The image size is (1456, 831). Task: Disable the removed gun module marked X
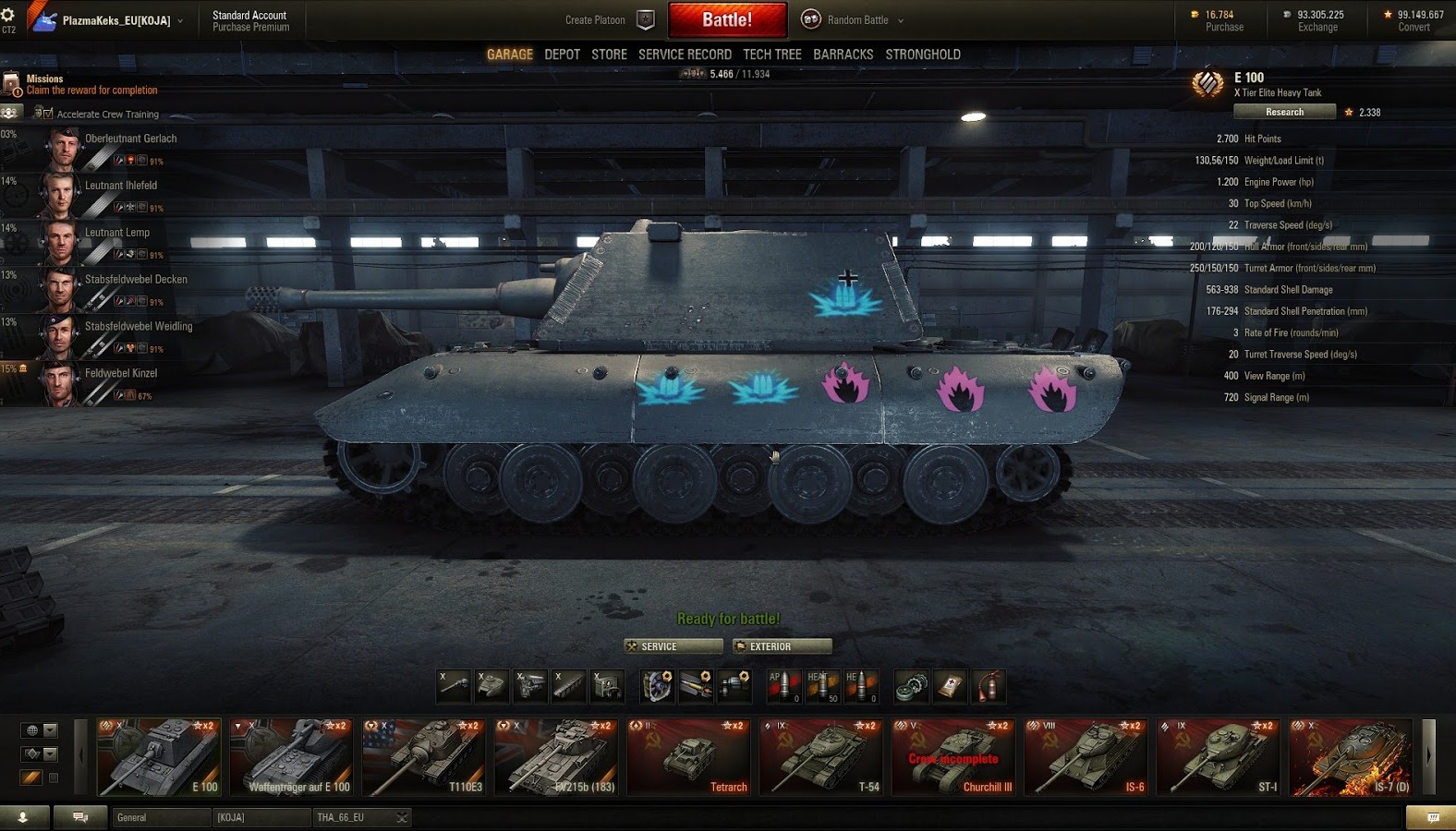click(x=455, y=685)
